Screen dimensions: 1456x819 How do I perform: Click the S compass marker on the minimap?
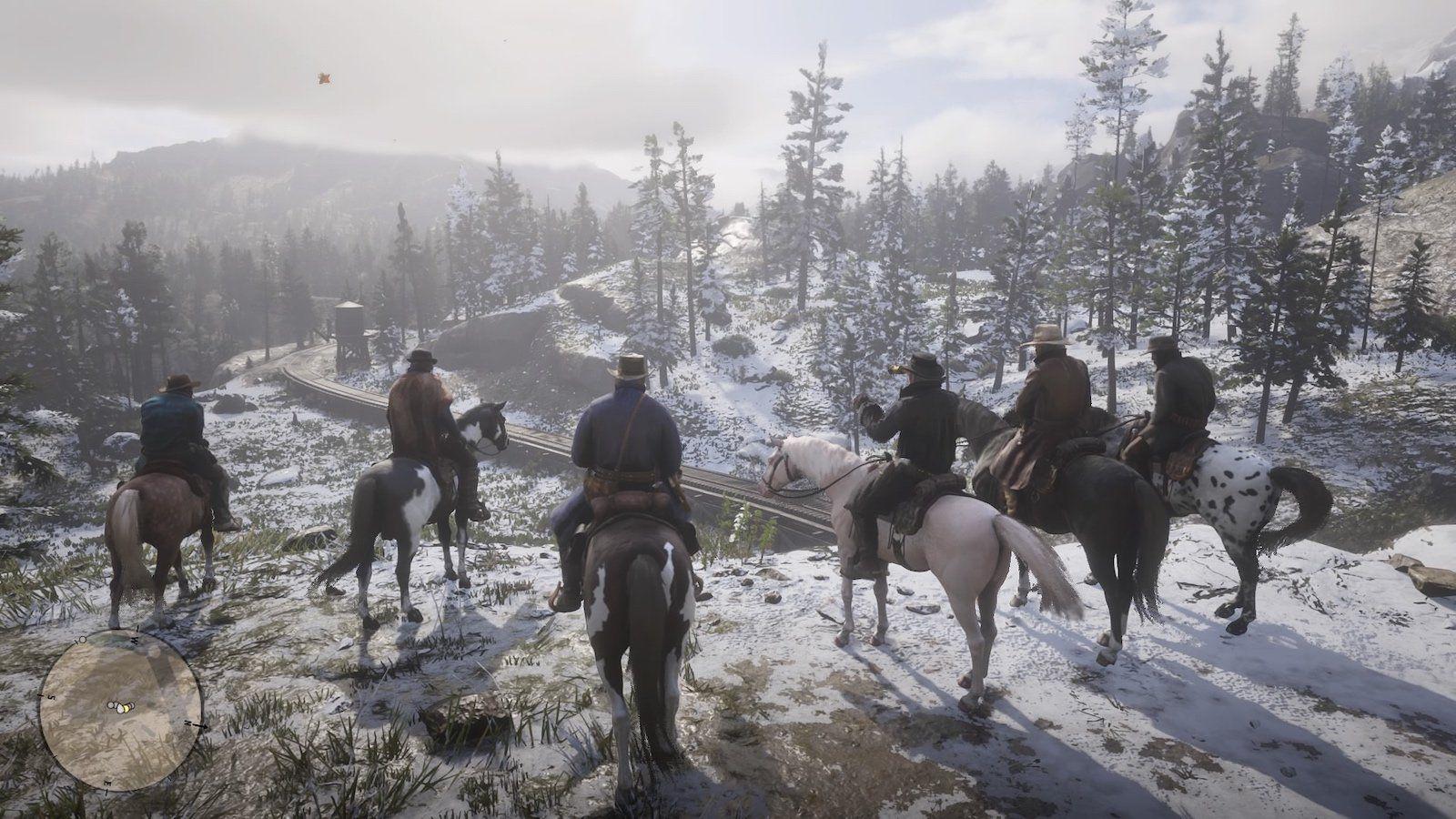click(x=50, y=696)
